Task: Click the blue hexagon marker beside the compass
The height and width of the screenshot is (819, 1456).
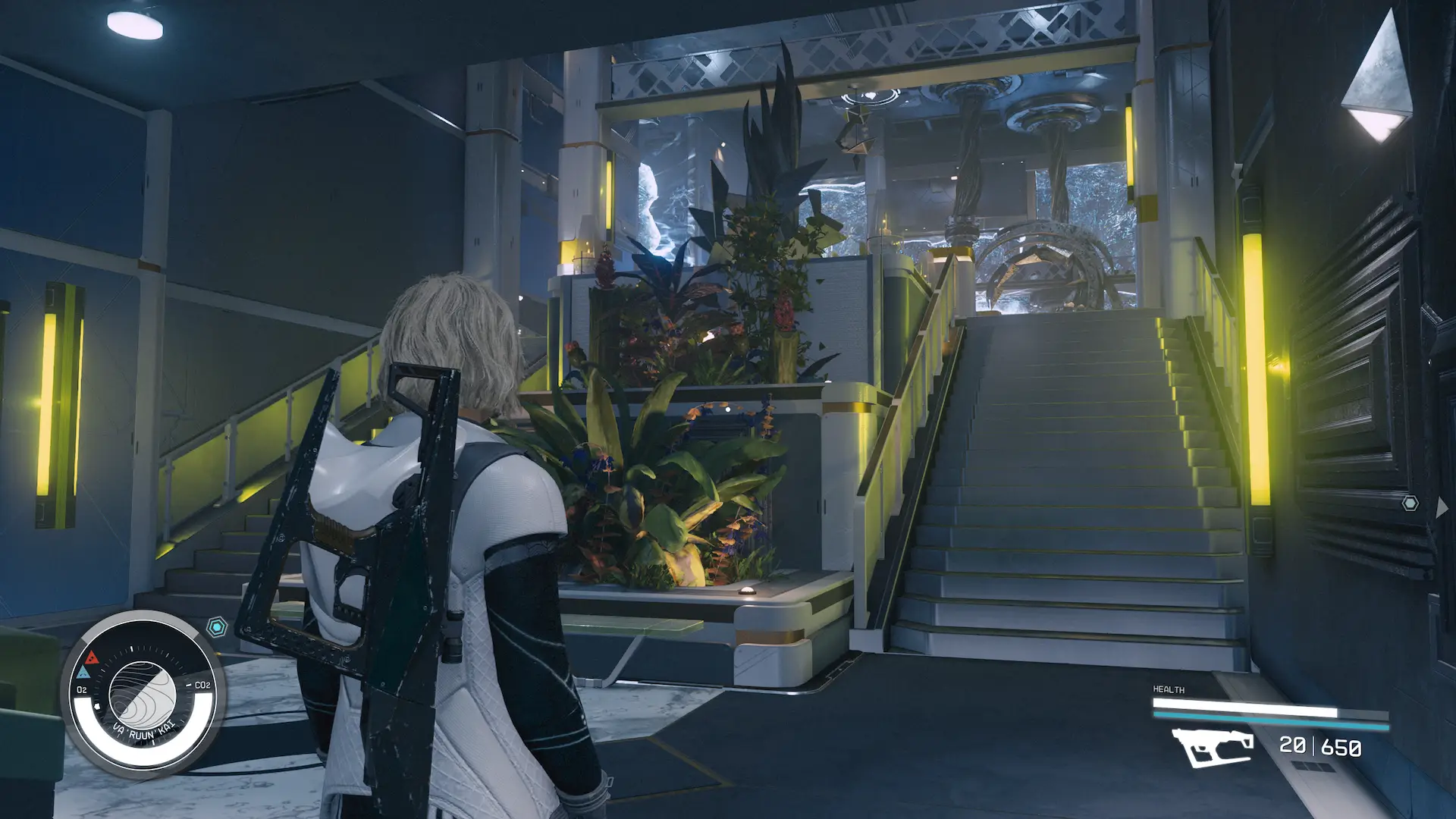Action: 218,627
